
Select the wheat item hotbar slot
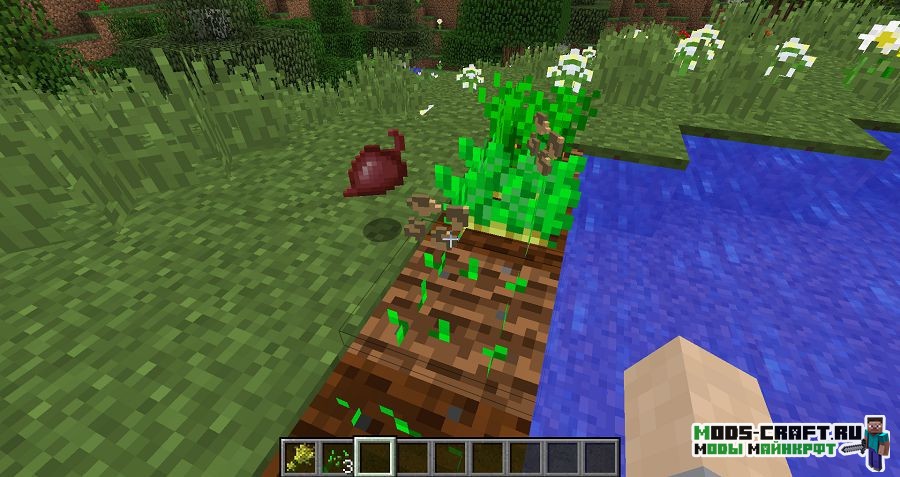point(299,456)
